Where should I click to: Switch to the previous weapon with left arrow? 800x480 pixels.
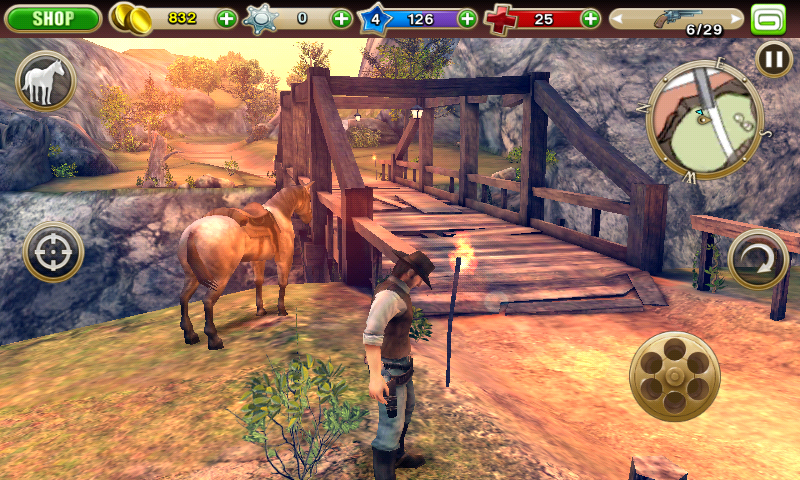click(619, 18)
